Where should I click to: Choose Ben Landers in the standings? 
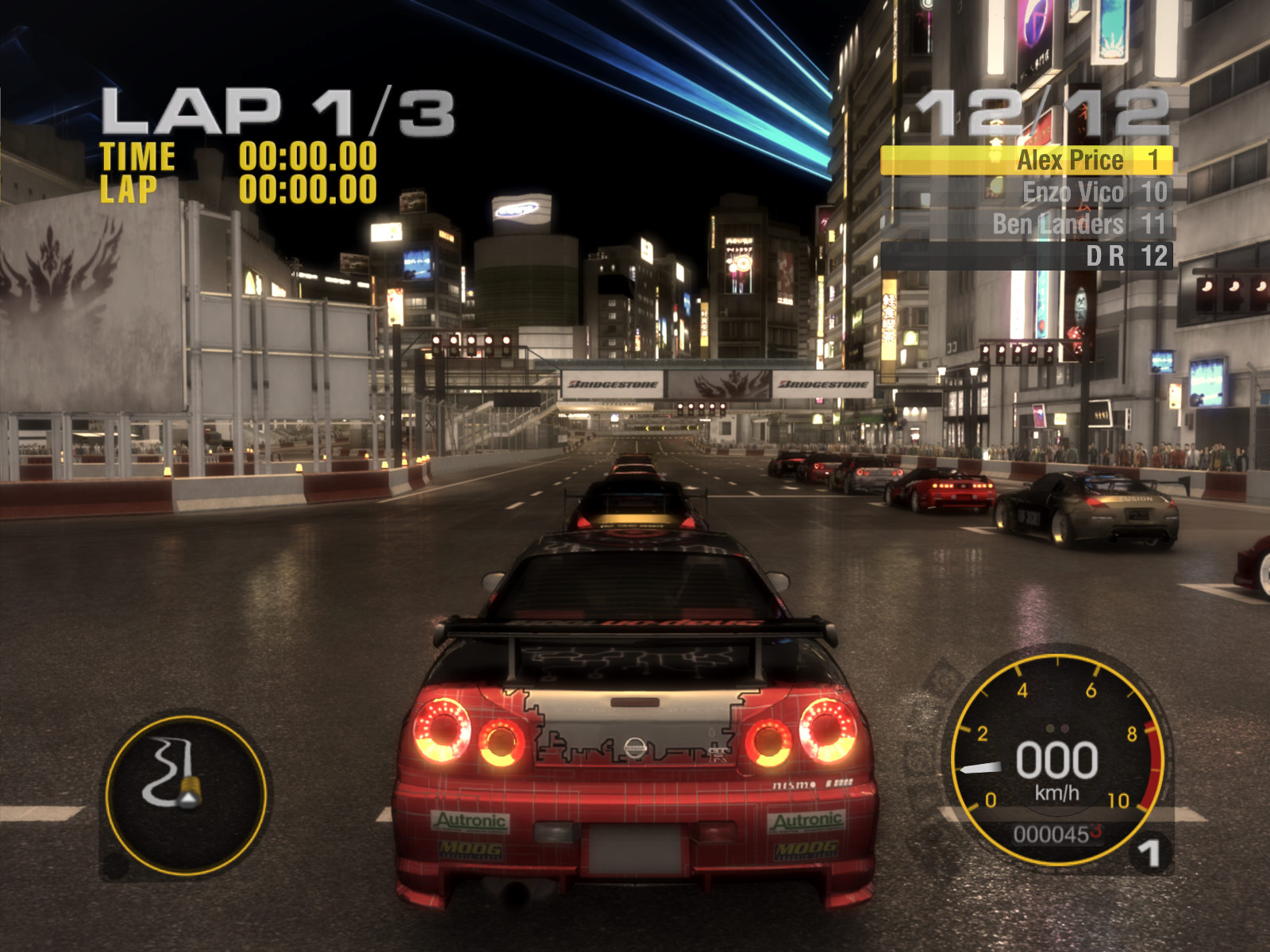coord(1026,224)
